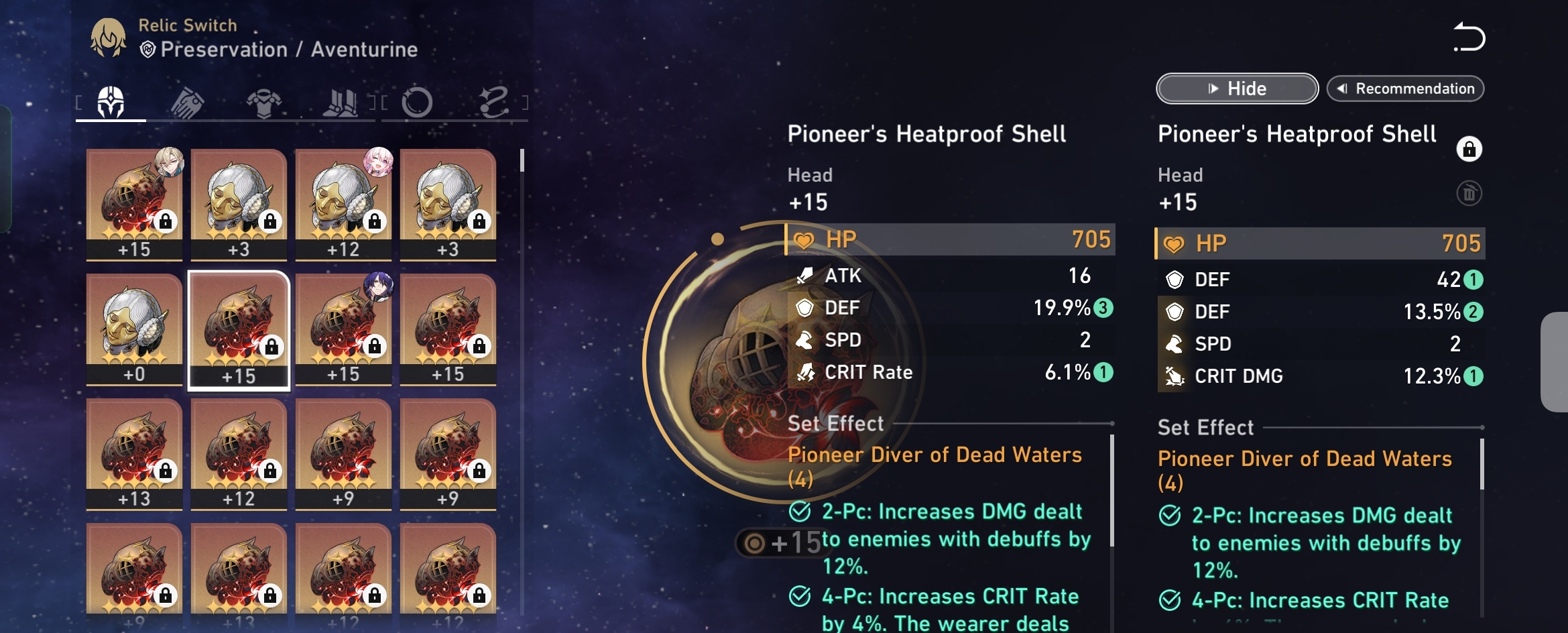Open the Body relic slot icon
The height and width of the screenshot is (633, 1568).
coord(265,101)
